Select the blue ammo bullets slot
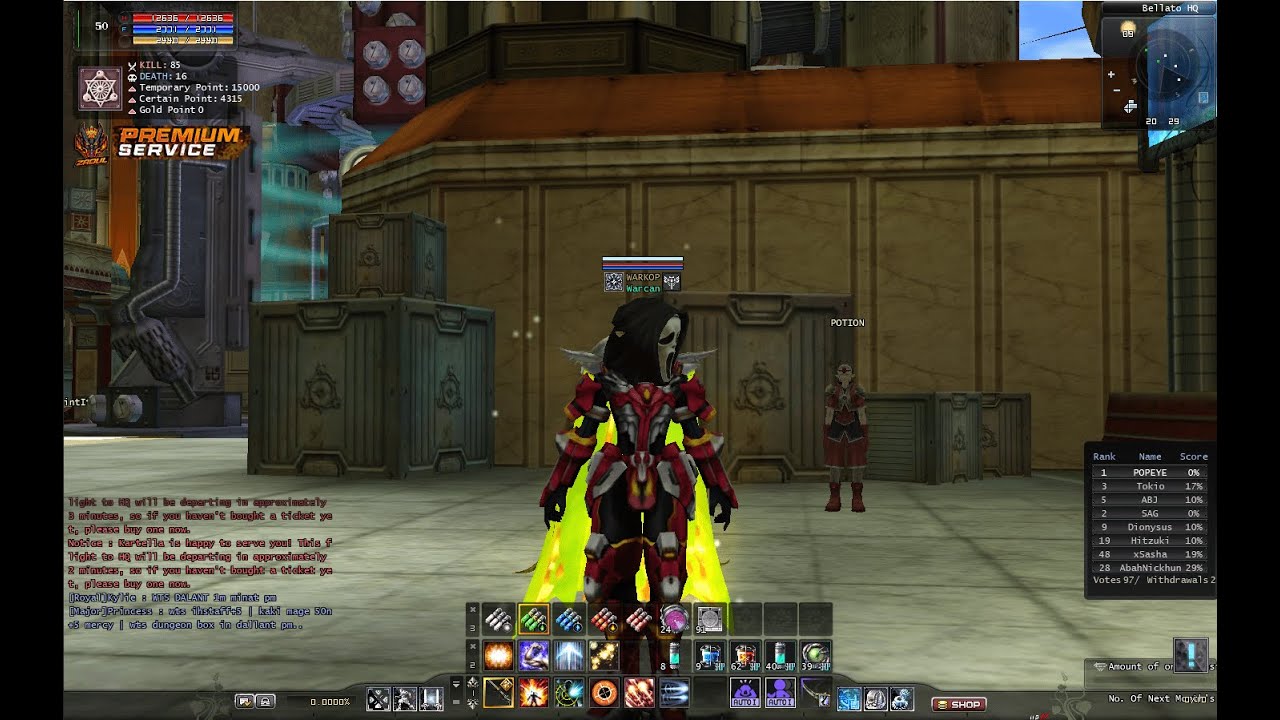The width and height of the screenshot is (1280, 720). pyautogui.click(x=569, y=620)
